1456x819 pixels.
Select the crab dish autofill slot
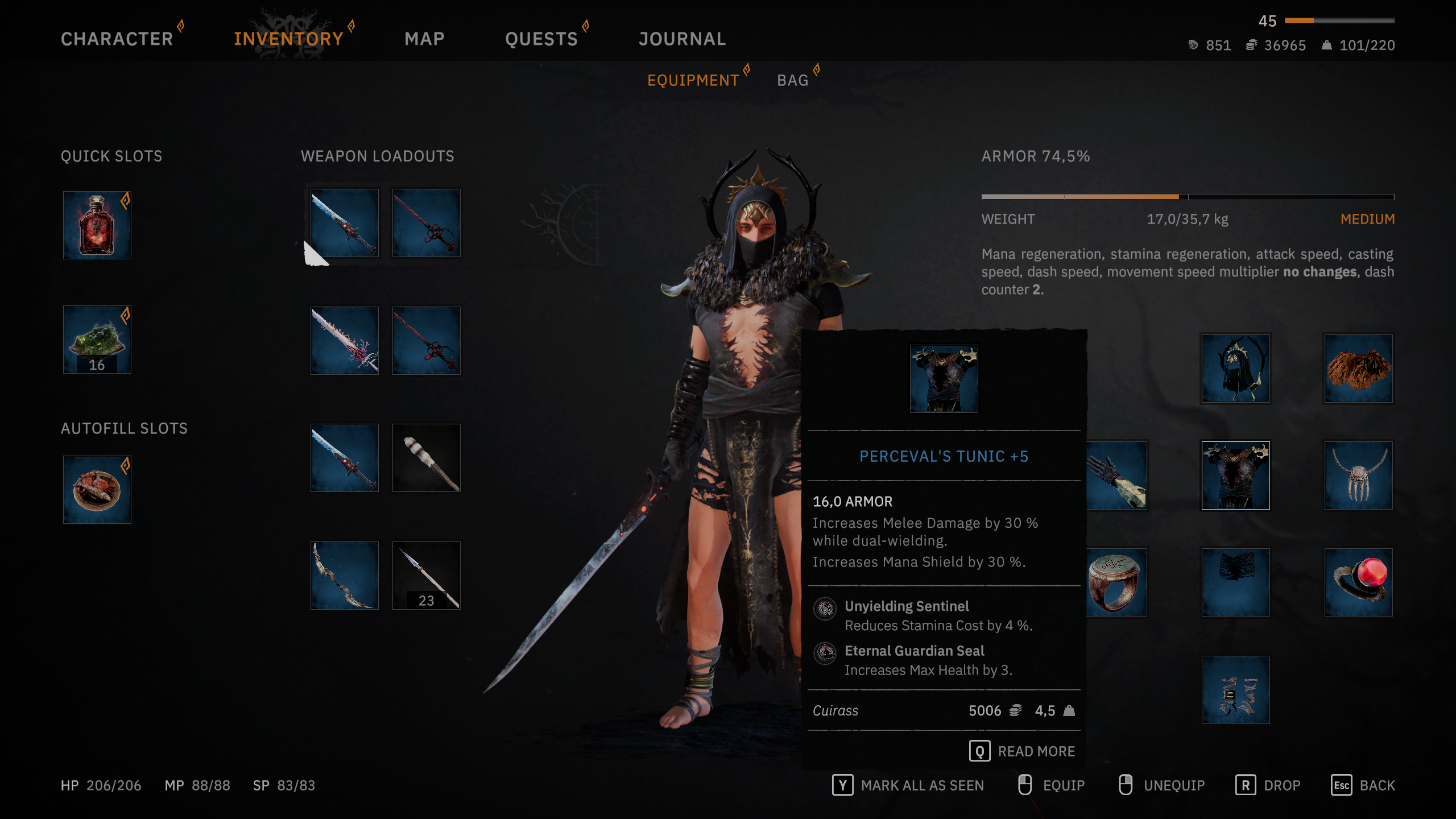97,490
